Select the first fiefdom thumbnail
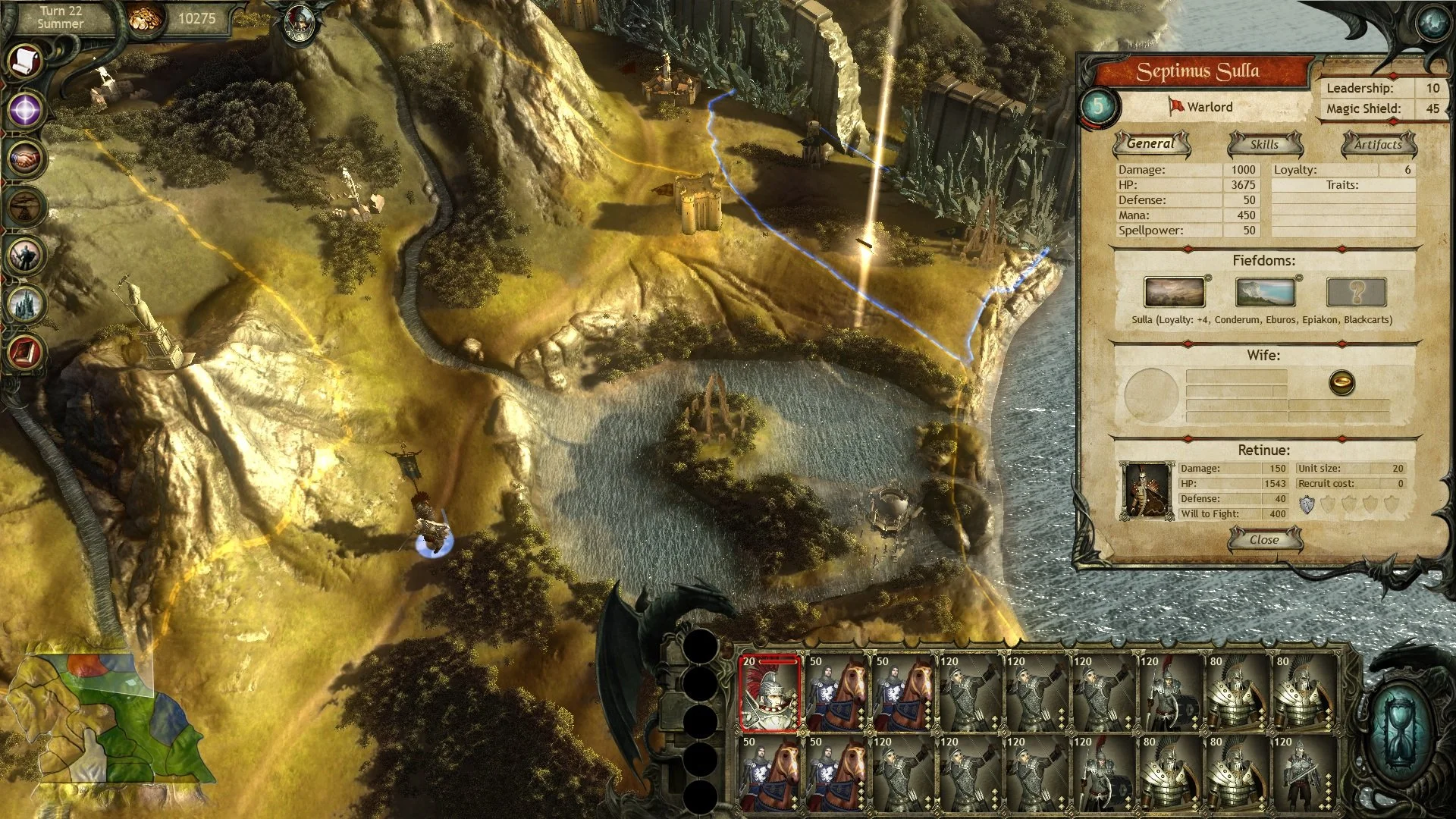The image size is (1456, 819). (1175, 290)
